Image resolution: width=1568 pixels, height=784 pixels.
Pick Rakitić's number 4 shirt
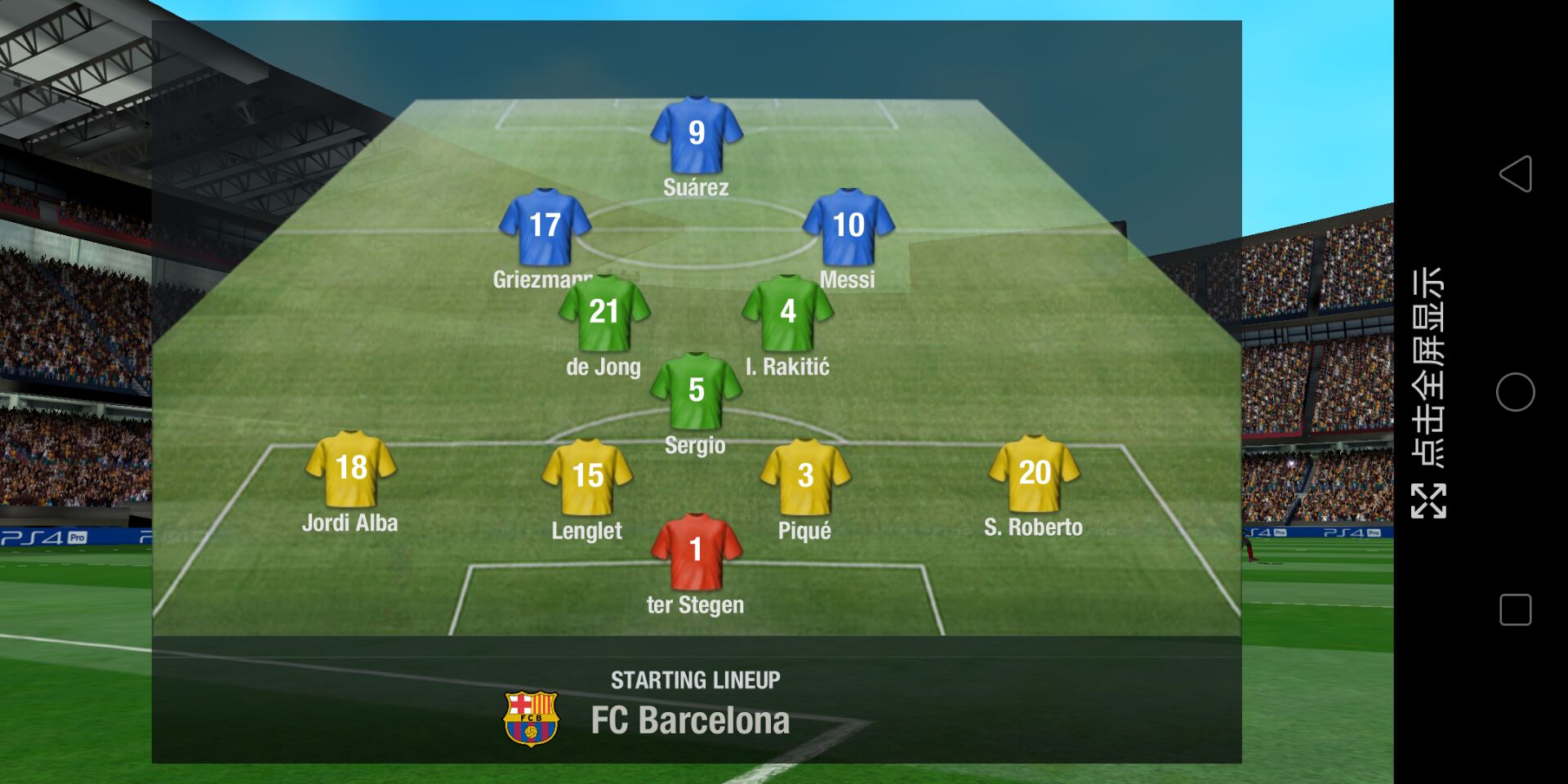coord(787,313)
